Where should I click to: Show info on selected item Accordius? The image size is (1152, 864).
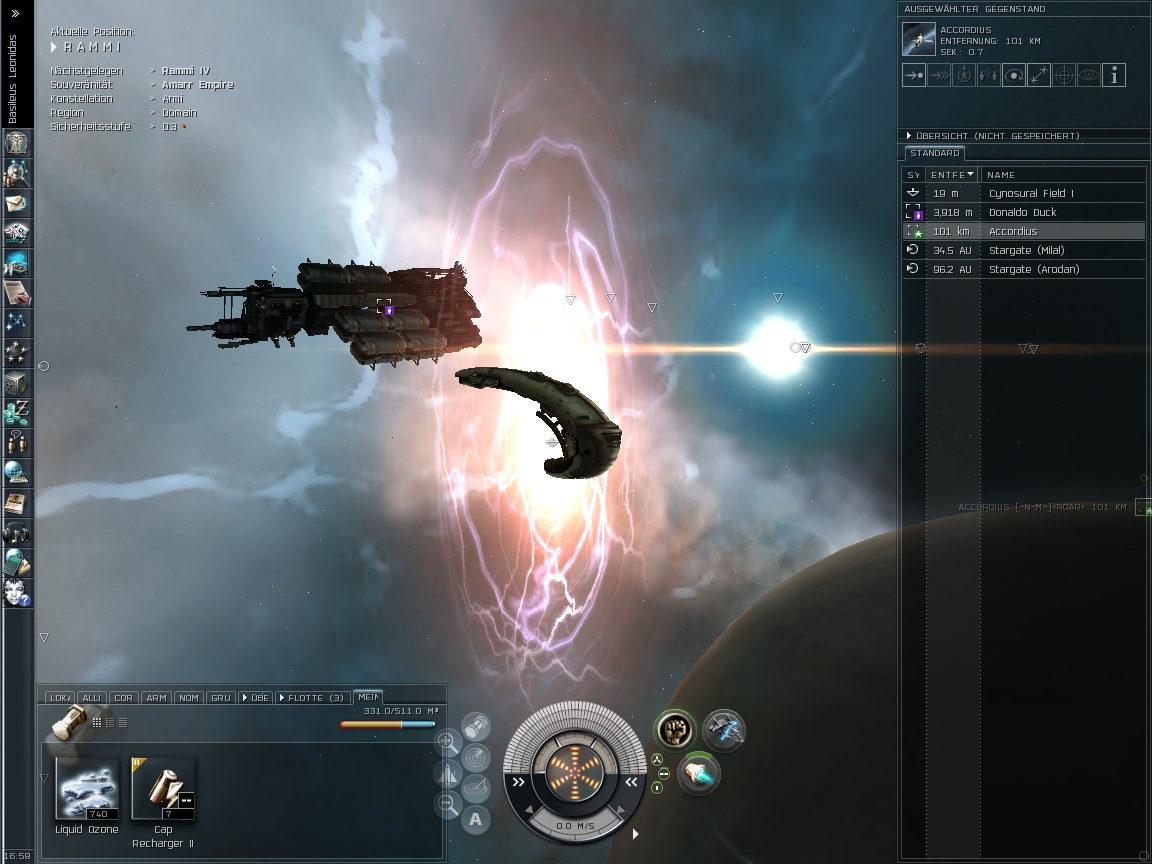(x=1114, y=75)
